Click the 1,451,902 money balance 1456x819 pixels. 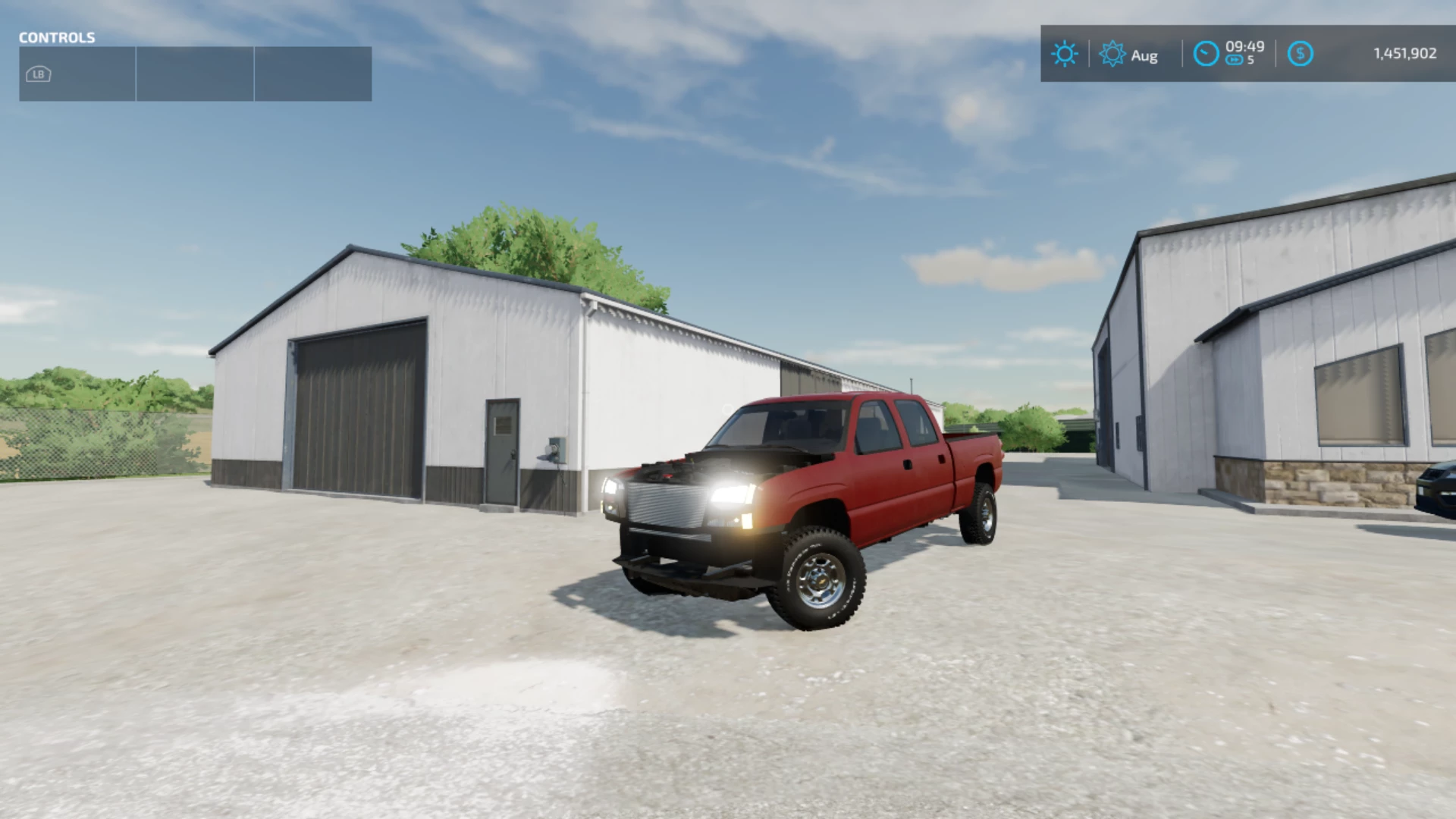tap(1404, 53)
